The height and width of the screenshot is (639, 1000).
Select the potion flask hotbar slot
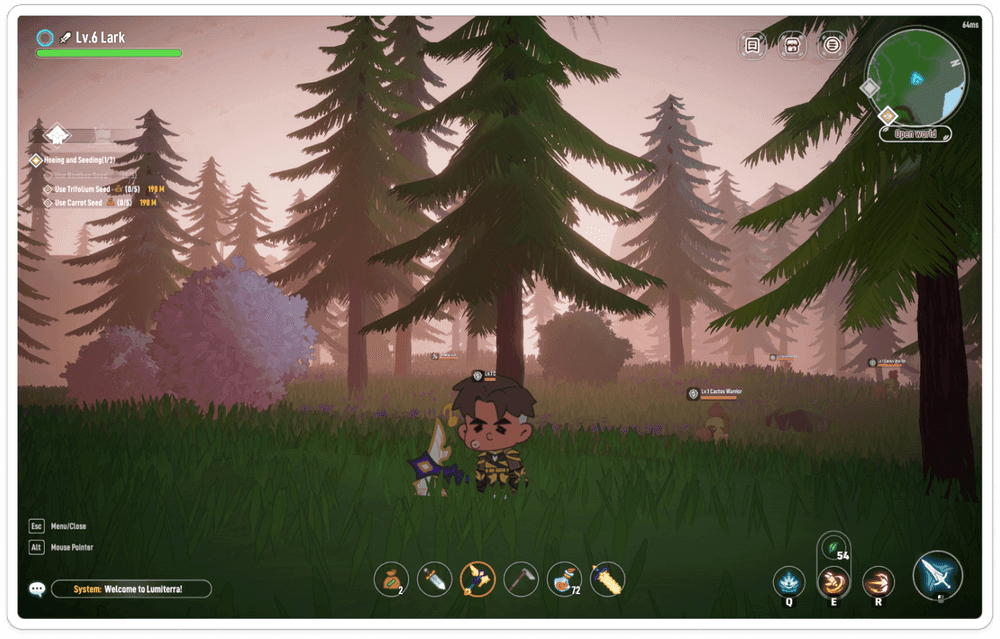[564, 578]
